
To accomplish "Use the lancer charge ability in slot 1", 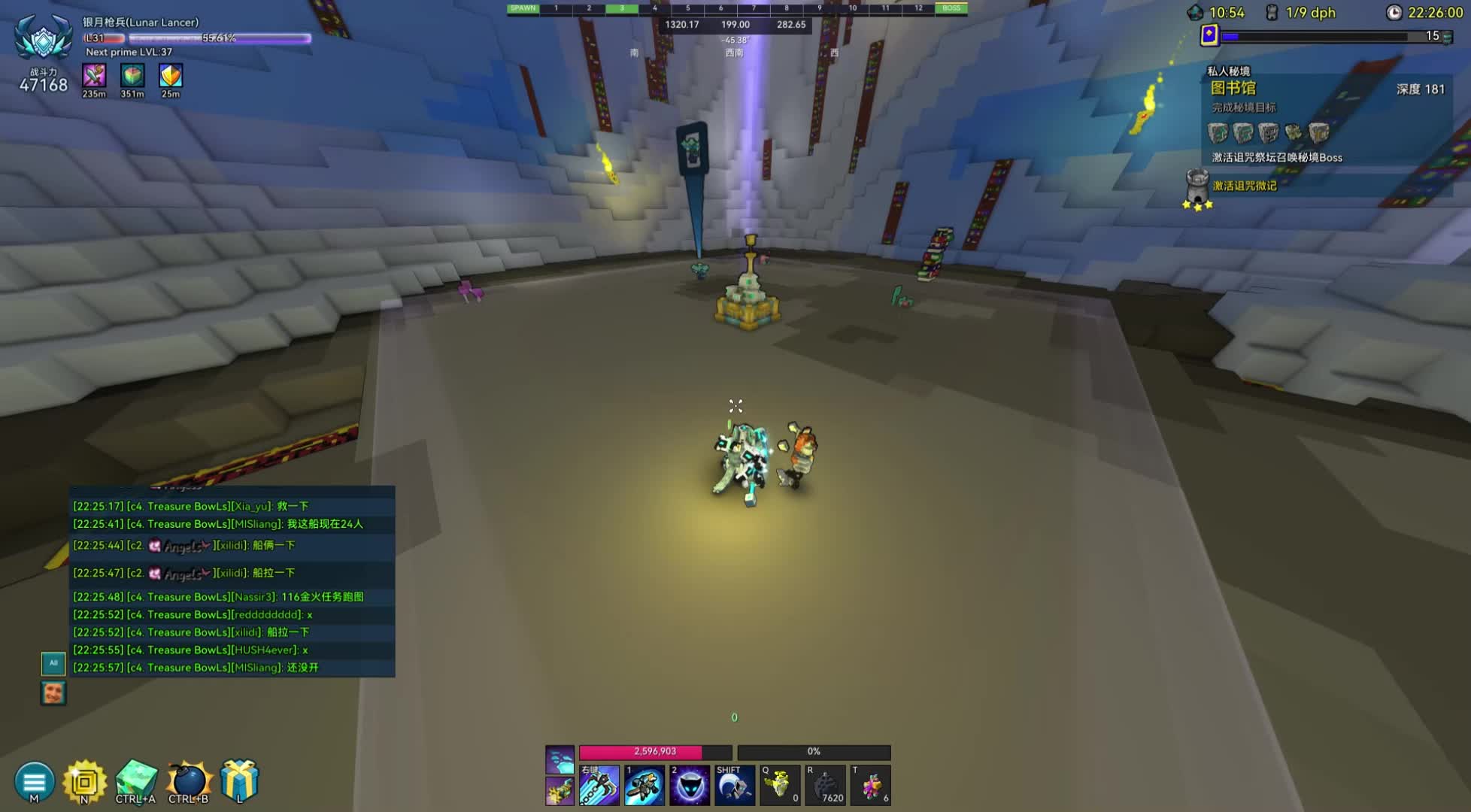I will [x=645, y=786].
